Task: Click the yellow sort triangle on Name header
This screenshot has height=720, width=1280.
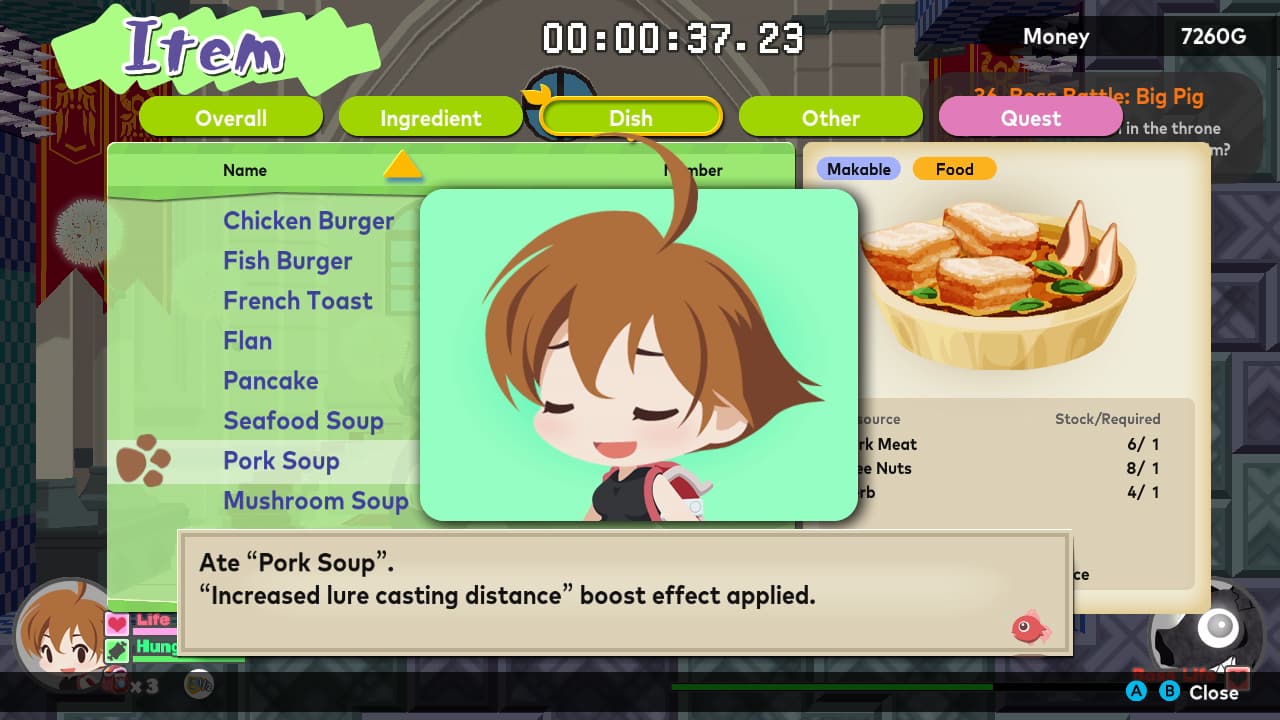Action: (404, 168)
